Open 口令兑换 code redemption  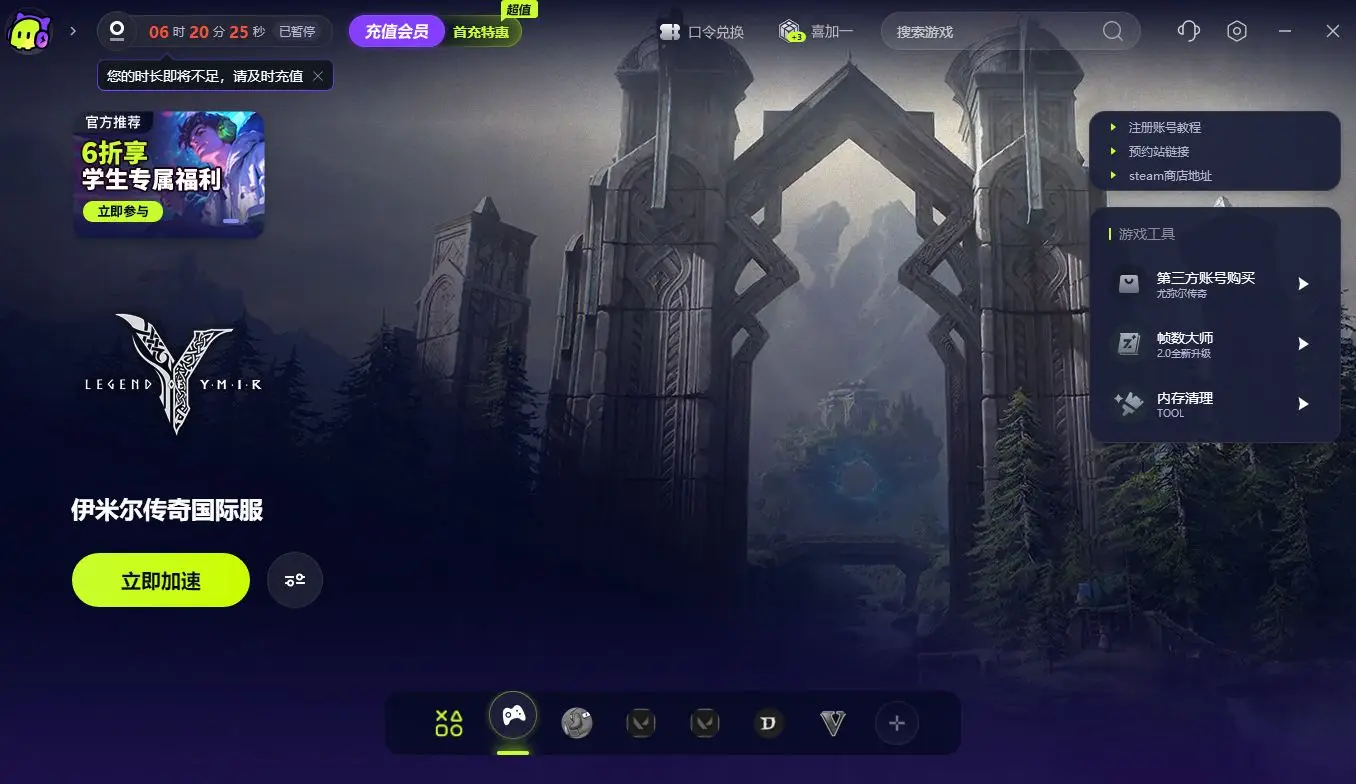(x=702, y=32)
